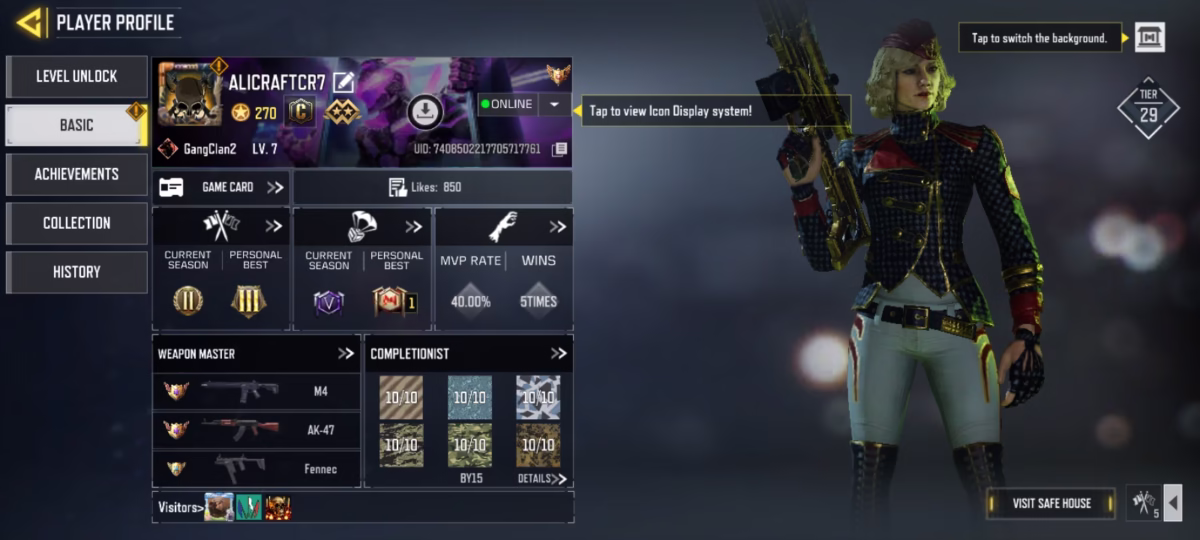Open the Online status dropdown
This screenshot has width=1200, height=540.
[554, 104]
